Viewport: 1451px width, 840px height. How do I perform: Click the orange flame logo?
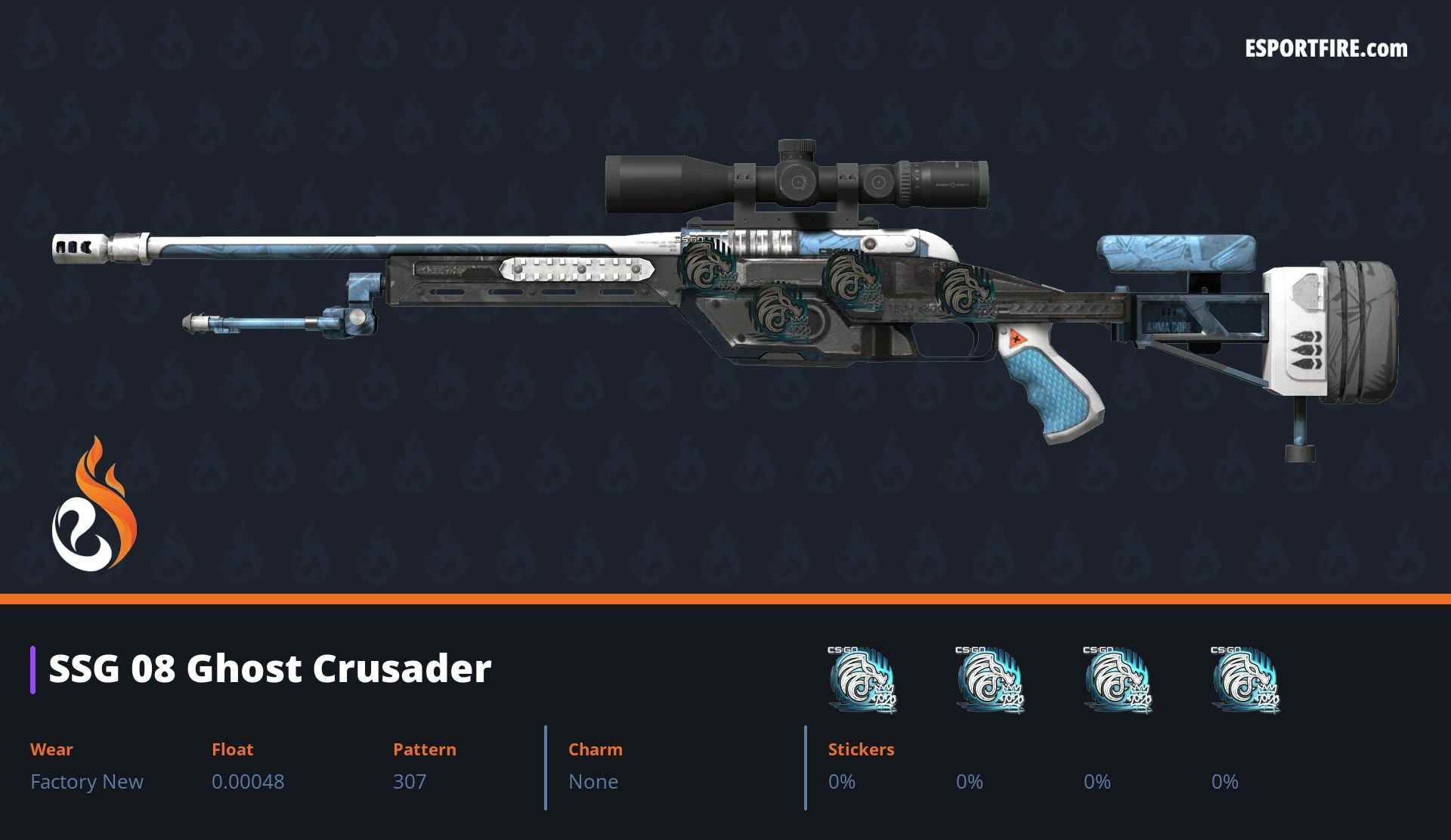[94, 505]
